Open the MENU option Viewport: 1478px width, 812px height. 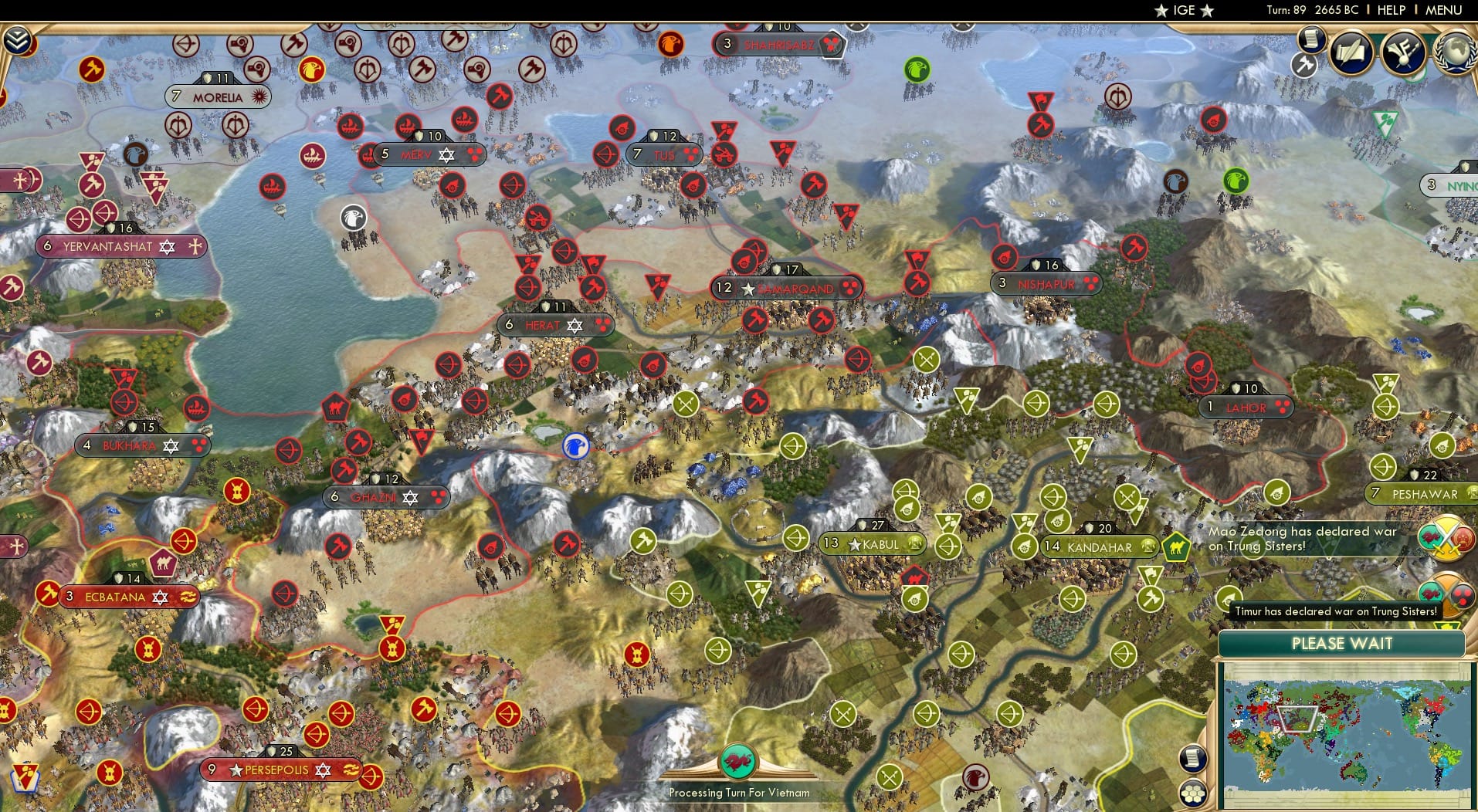point(1443,10)
